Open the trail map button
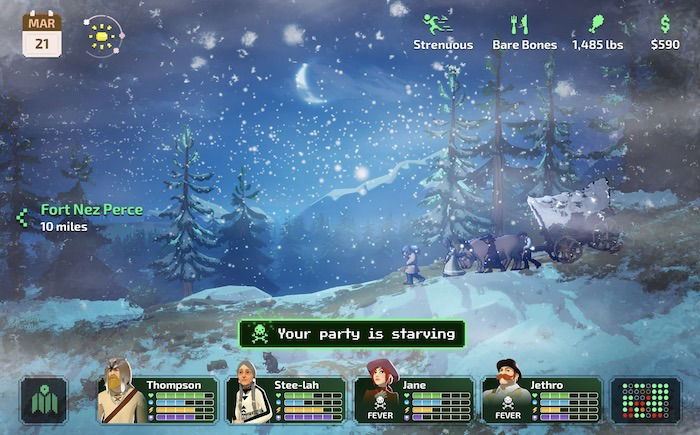This screenshot has width=700, height=435. click(44, 400)
